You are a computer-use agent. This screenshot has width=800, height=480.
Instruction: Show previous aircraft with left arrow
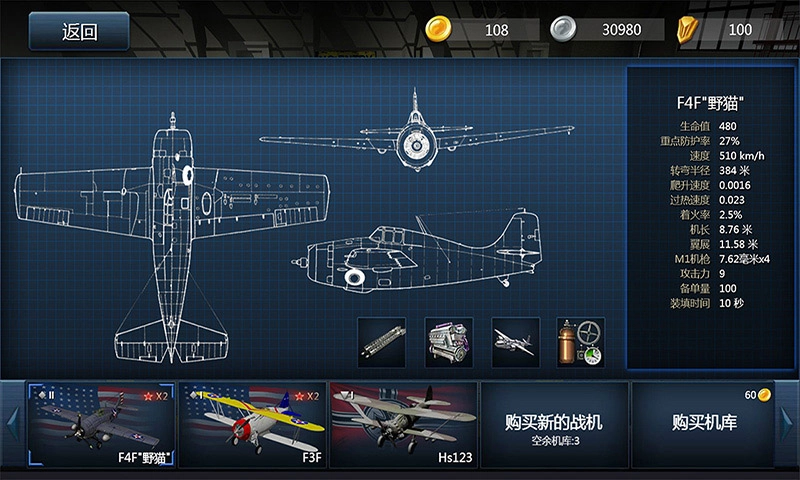pos(12,425)
